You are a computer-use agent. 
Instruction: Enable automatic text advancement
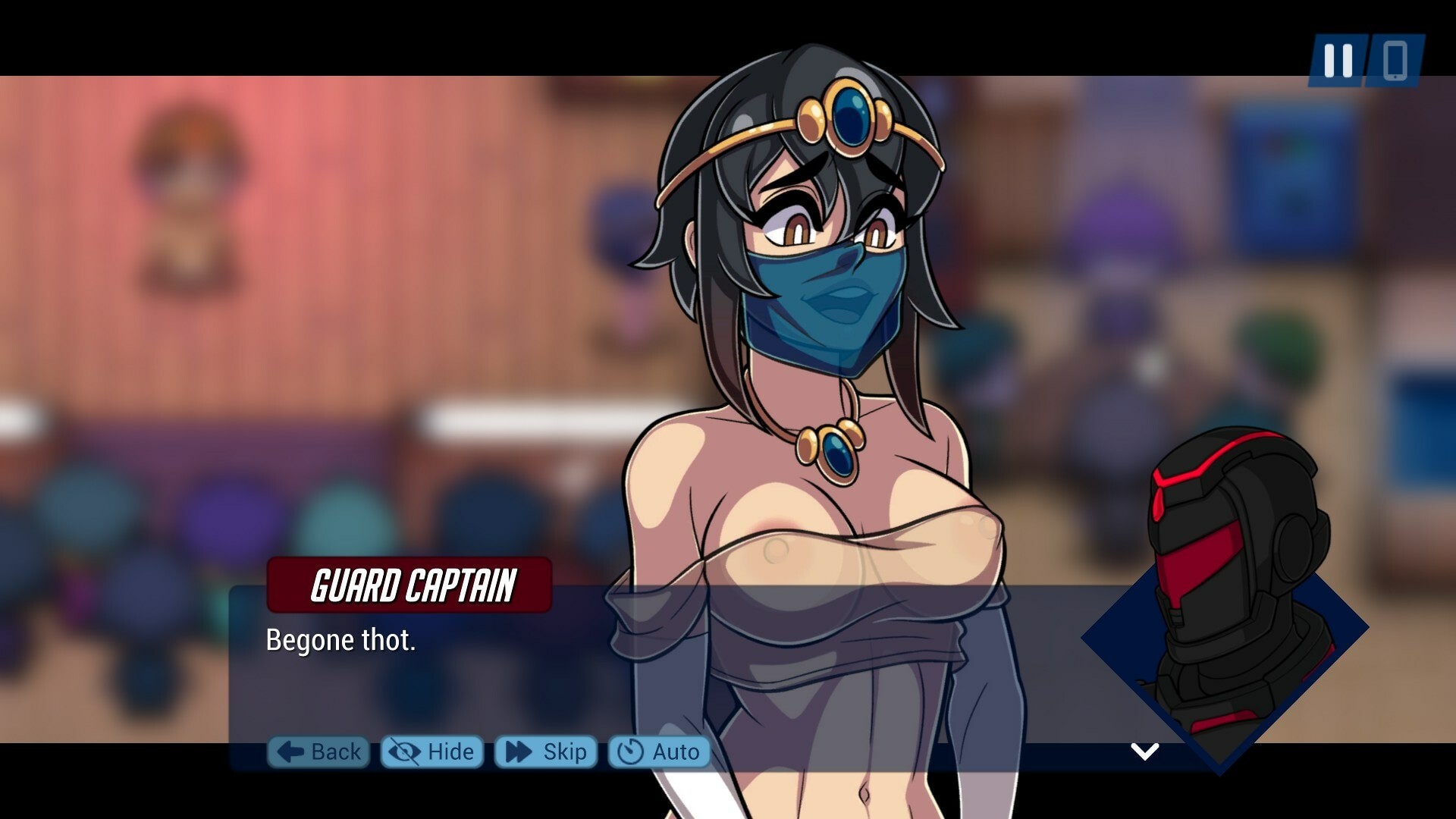pos(659,752)
